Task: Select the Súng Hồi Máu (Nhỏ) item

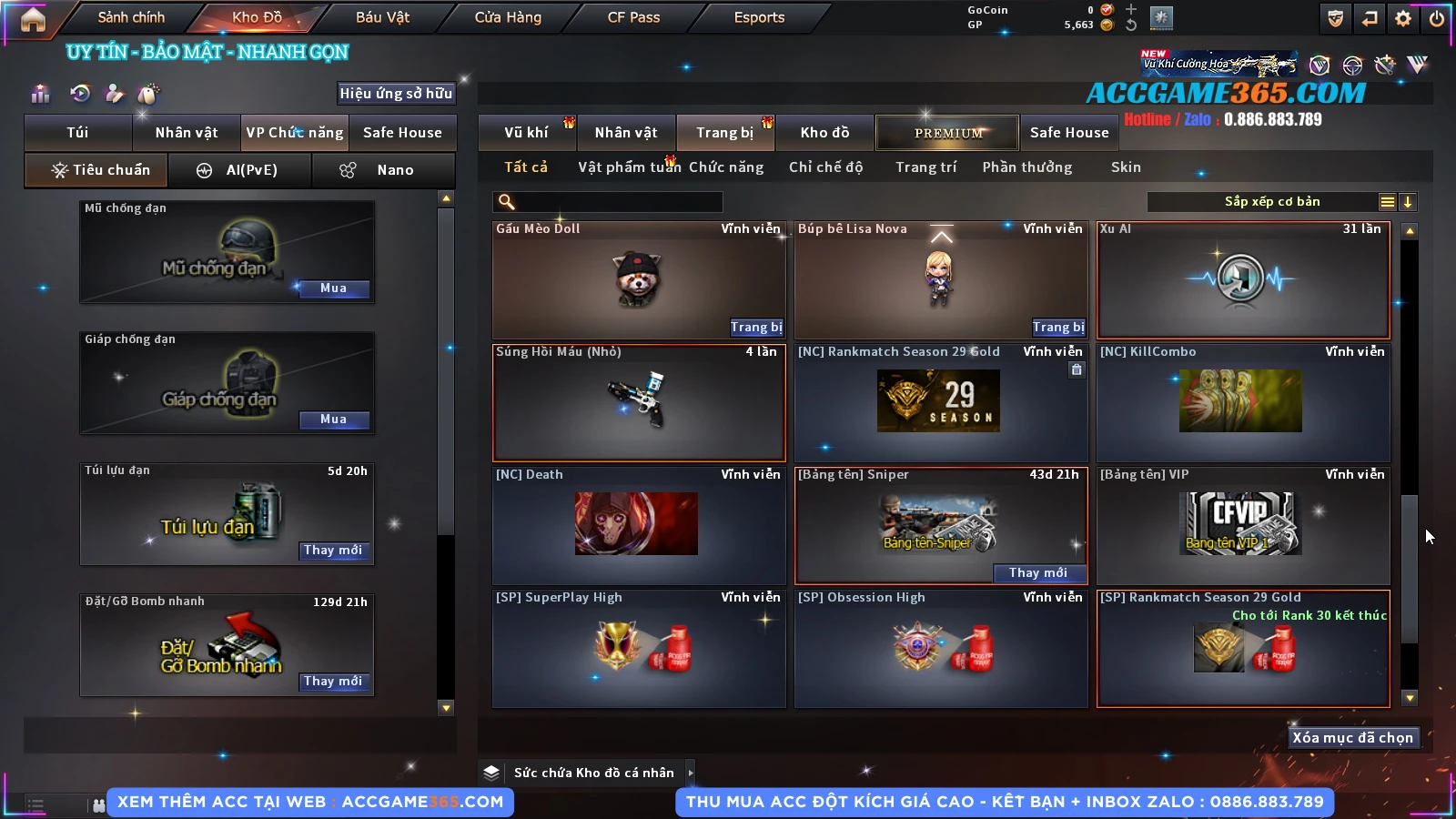Action: coord(639,402)
